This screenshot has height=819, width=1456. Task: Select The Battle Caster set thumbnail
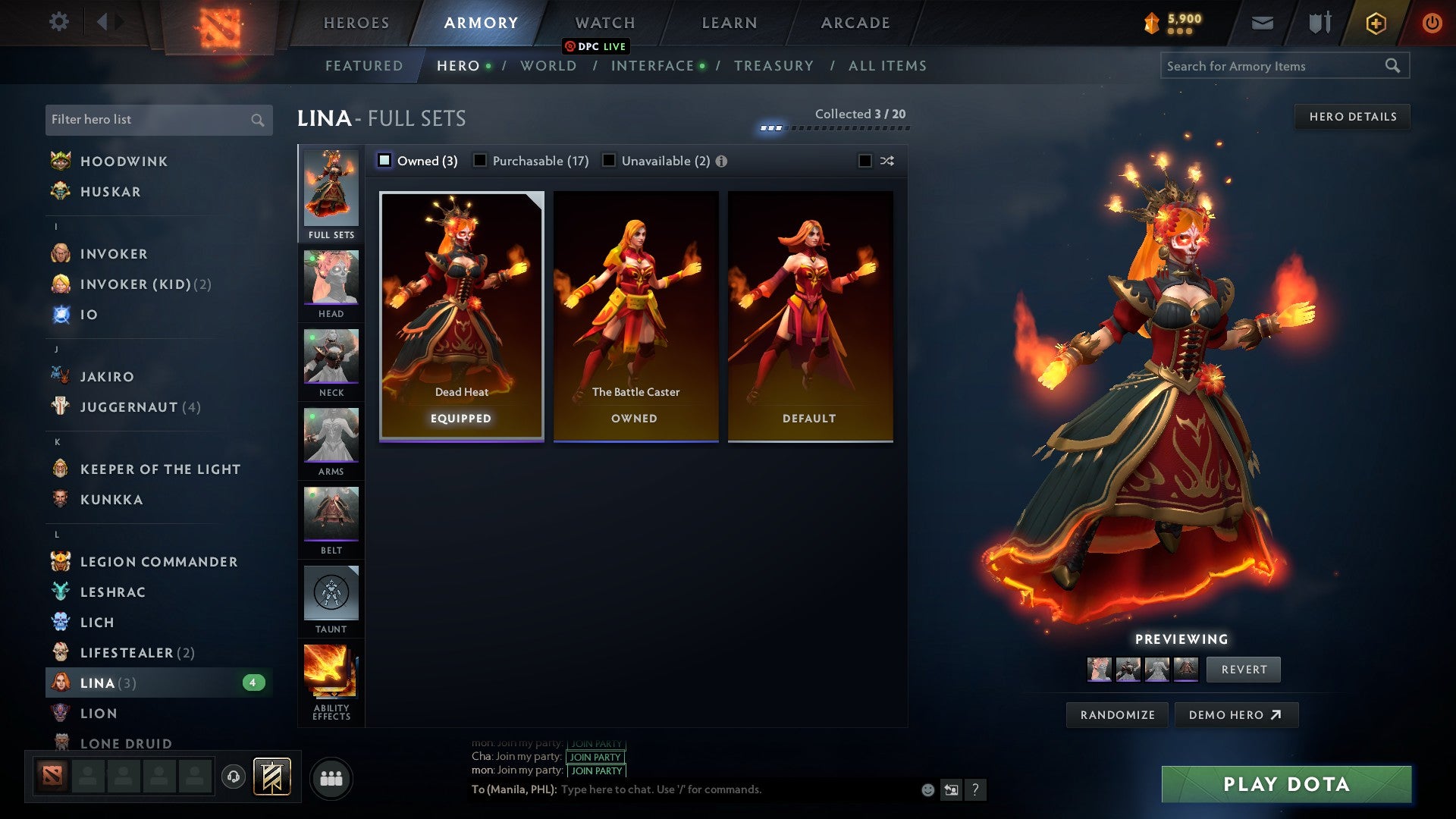point(636,315)
